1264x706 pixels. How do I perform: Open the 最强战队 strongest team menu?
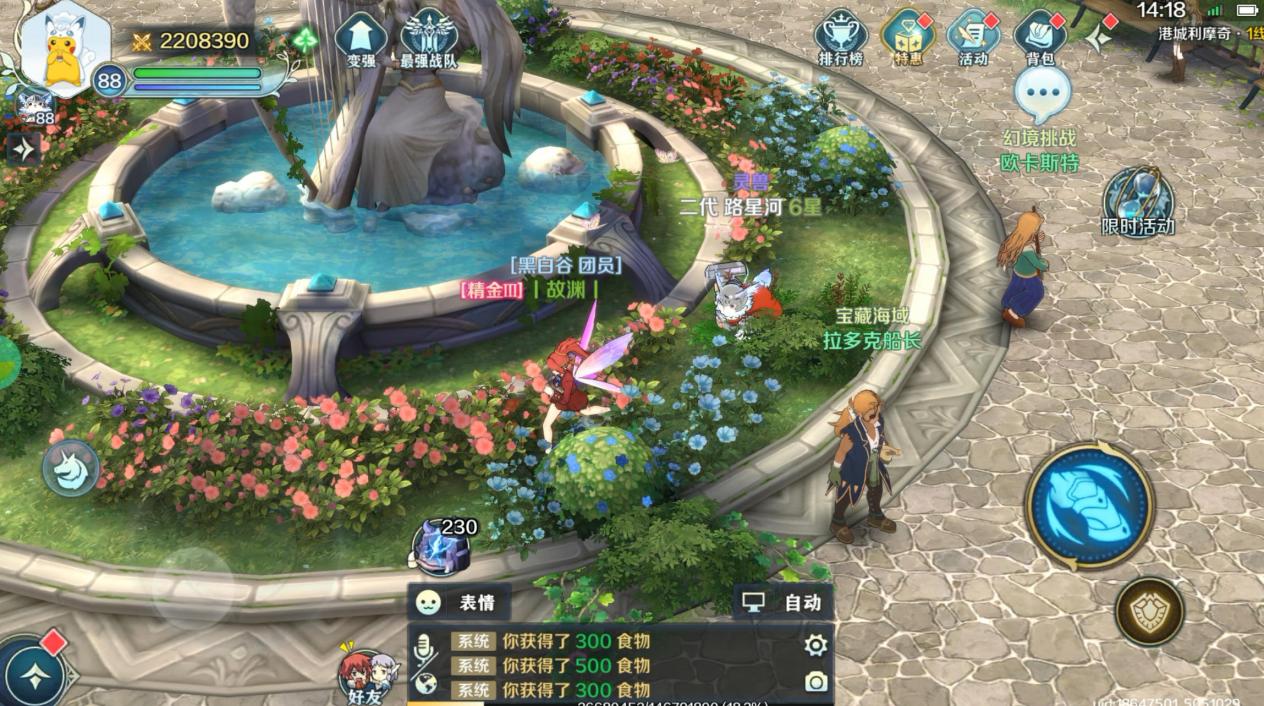429,38
